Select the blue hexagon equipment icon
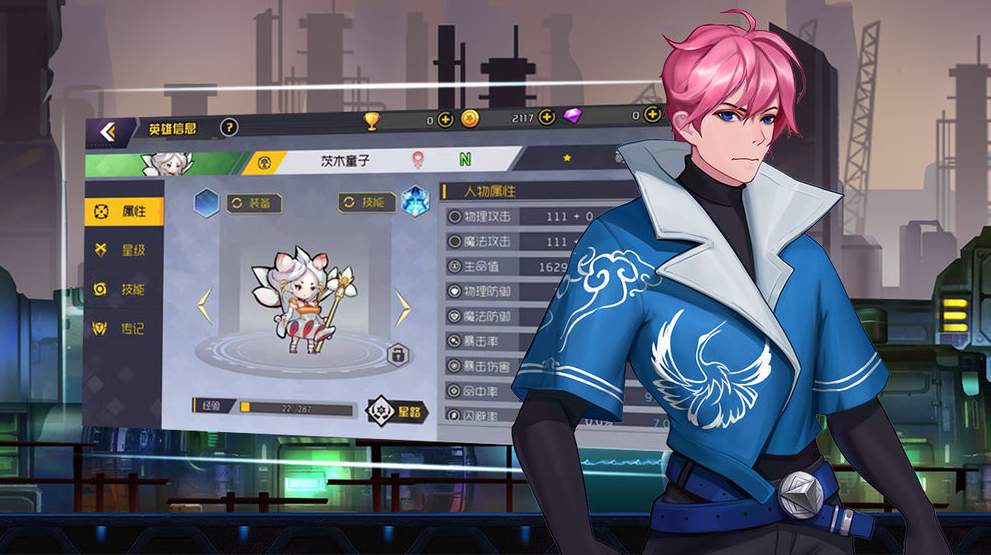The image size is (991, 555). tap(206, 202)
